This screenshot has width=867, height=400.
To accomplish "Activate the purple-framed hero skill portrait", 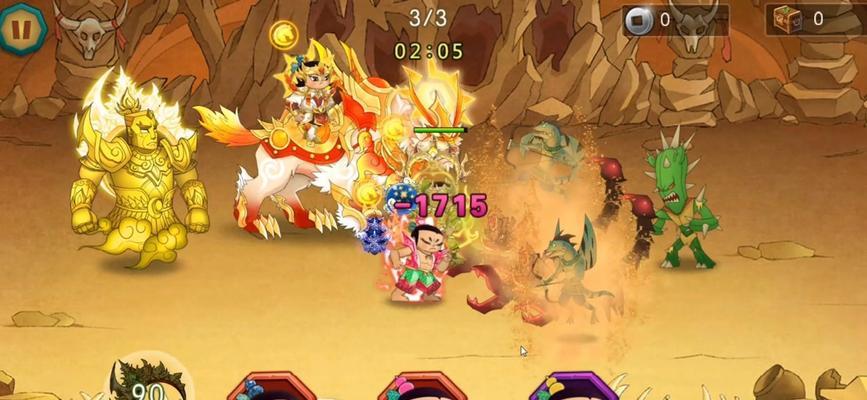I will [568, 388].
